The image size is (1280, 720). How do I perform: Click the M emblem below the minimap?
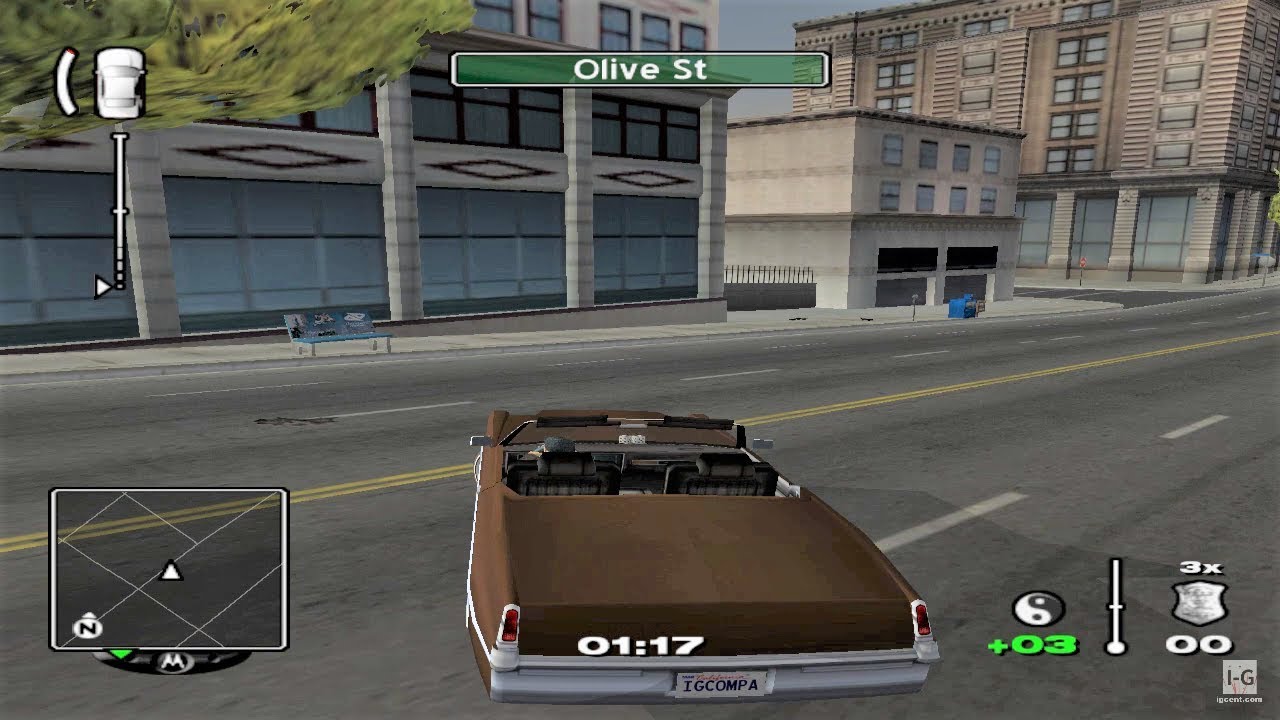(x=170, y=661)
